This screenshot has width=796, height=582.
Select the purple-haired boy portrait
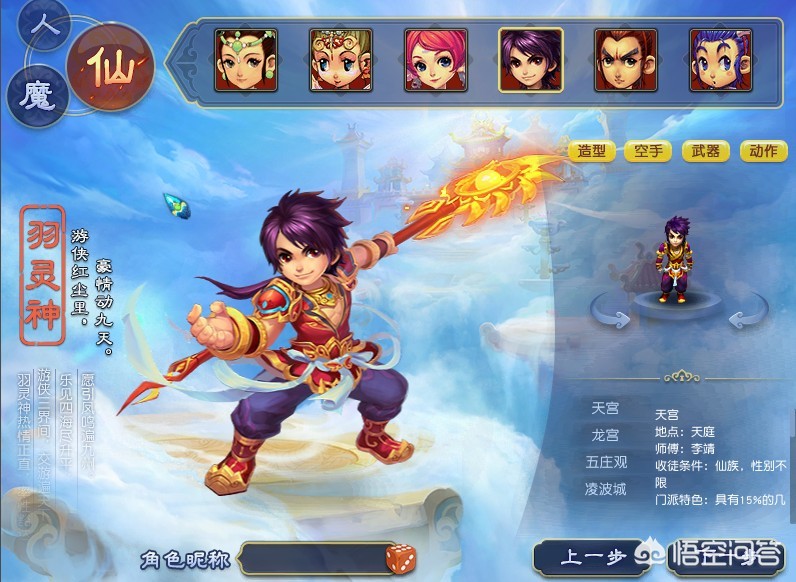531,59
